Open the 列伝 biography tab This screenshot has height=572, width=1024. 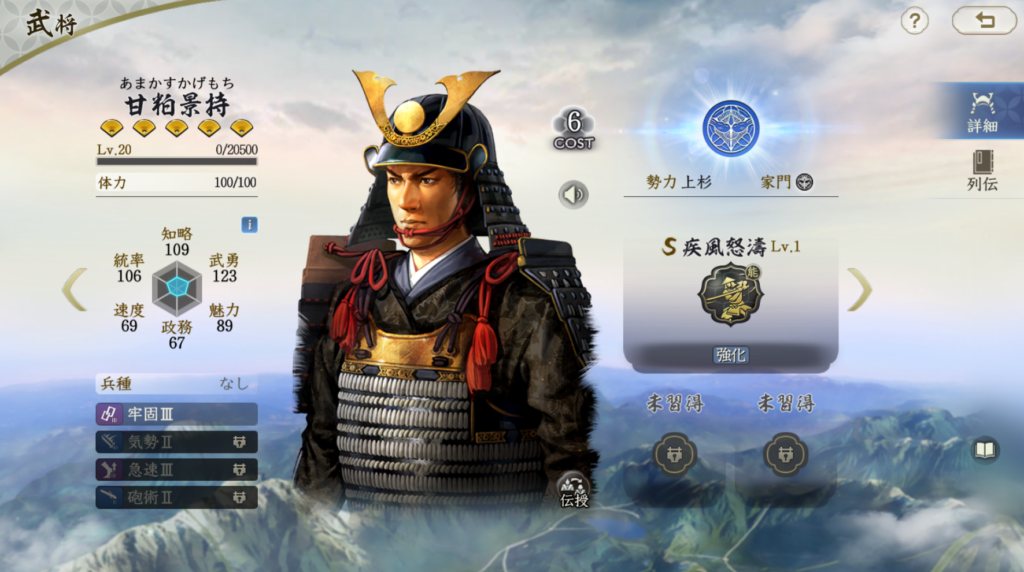tap(981, 170)
